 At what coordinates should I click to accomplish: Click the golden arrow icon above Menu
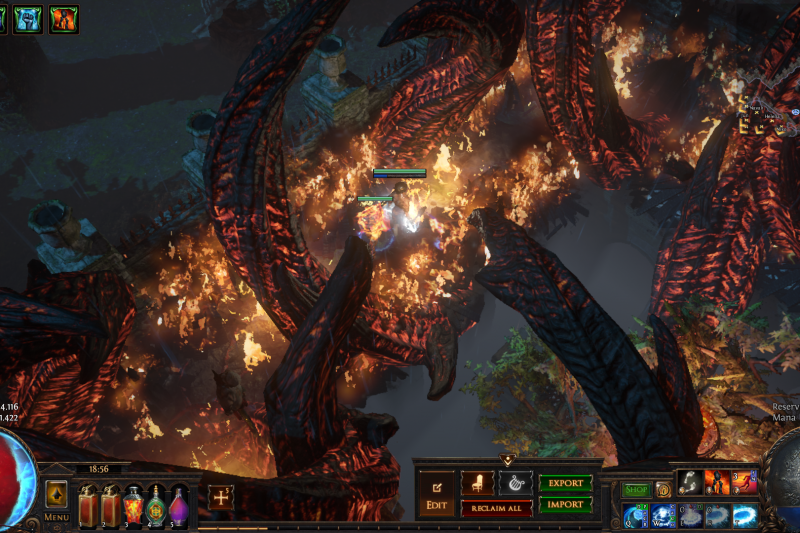(x=56, y=494)
